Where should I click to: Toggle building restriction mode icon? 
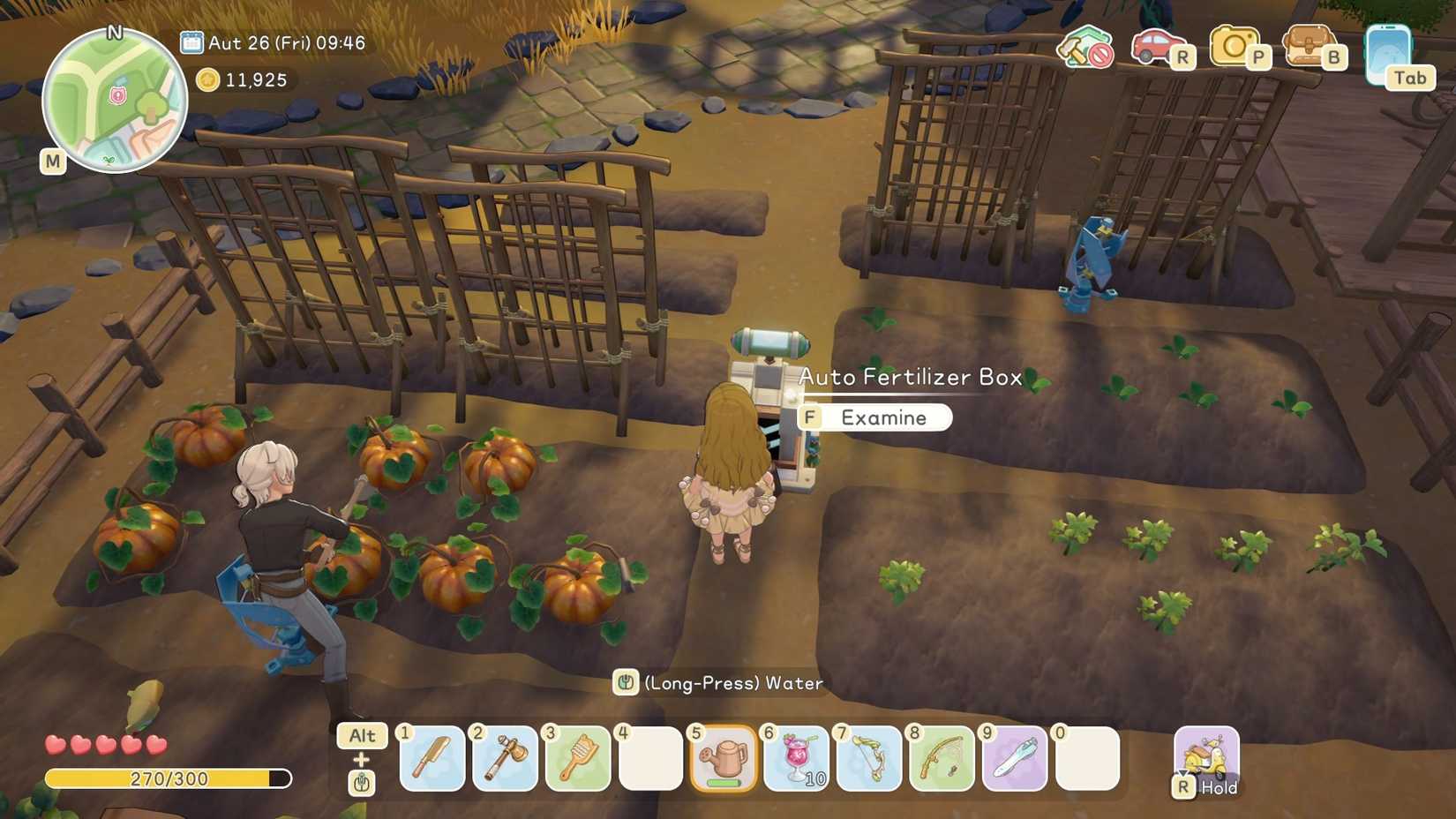[1086, 49]
